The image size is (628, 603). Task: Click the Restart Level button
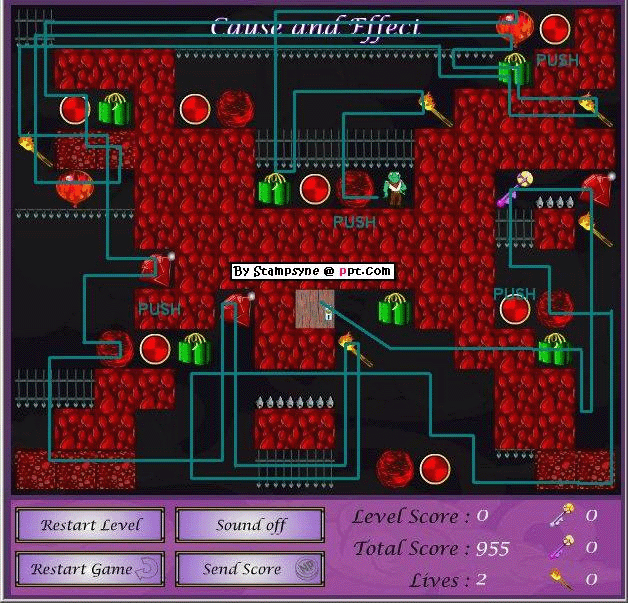click(x=91, y=525)
